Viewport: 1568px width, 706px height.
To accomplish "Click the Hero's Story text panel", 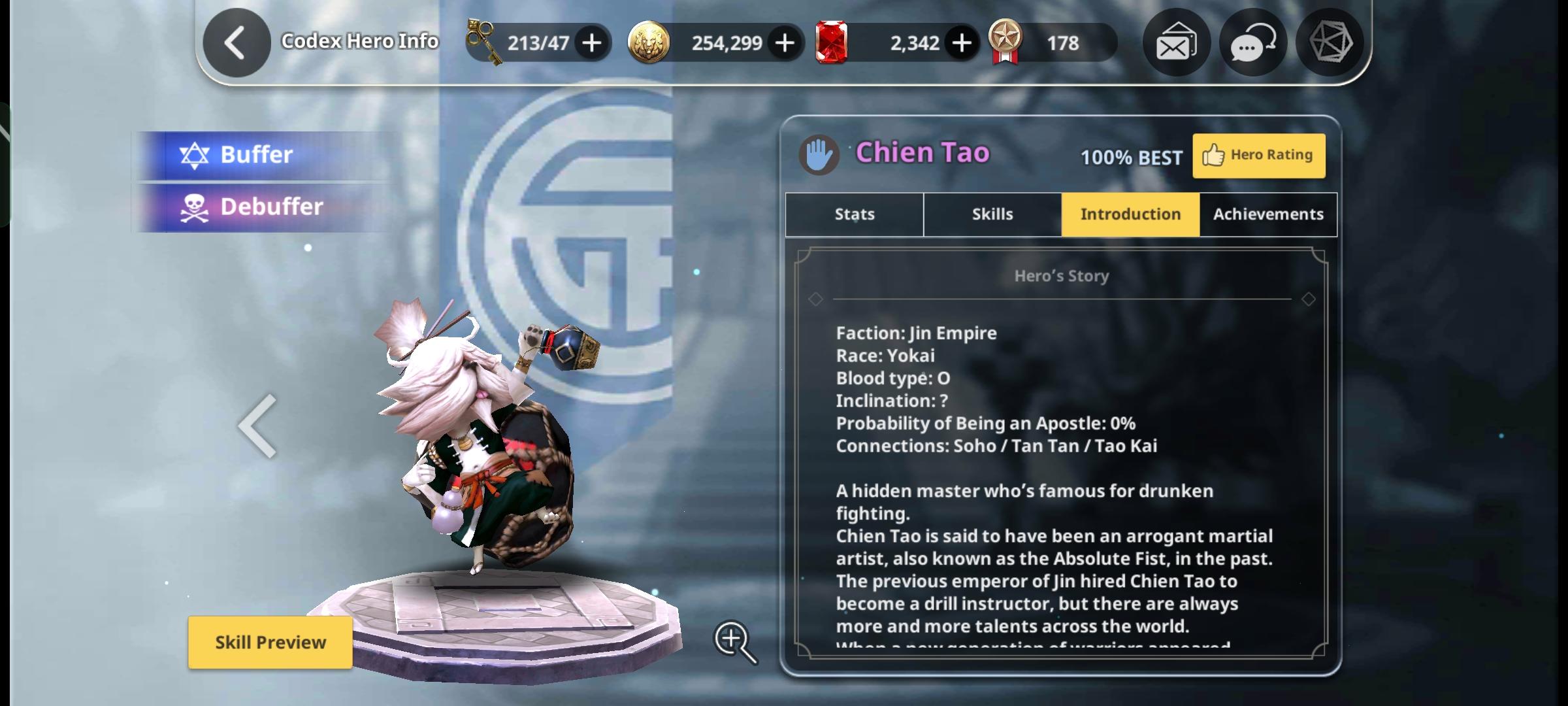I will [1058, 458].
